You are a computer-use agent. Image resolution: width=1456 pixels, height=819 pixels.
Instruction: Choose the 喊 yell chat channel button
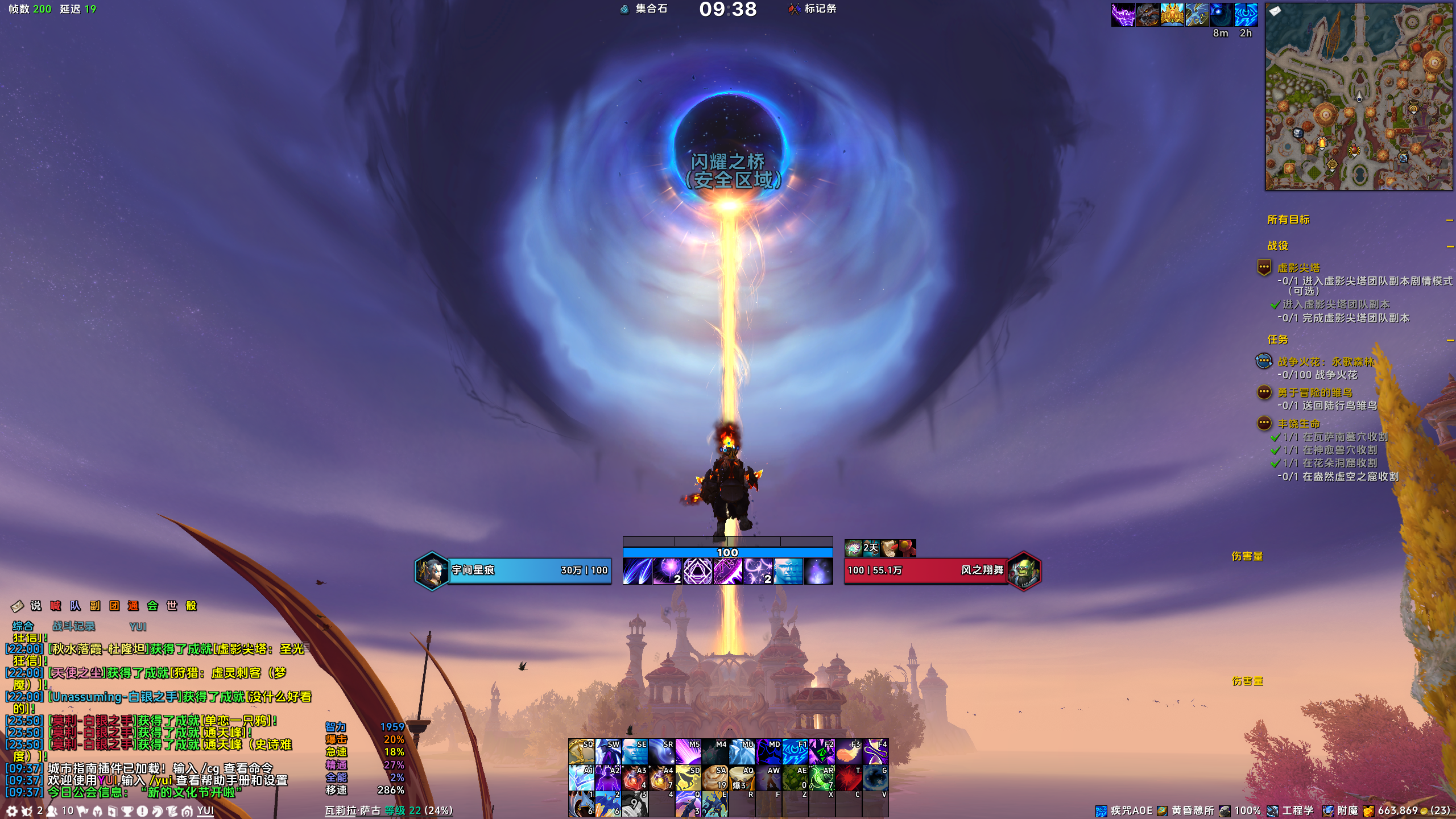tap(55, 606)
